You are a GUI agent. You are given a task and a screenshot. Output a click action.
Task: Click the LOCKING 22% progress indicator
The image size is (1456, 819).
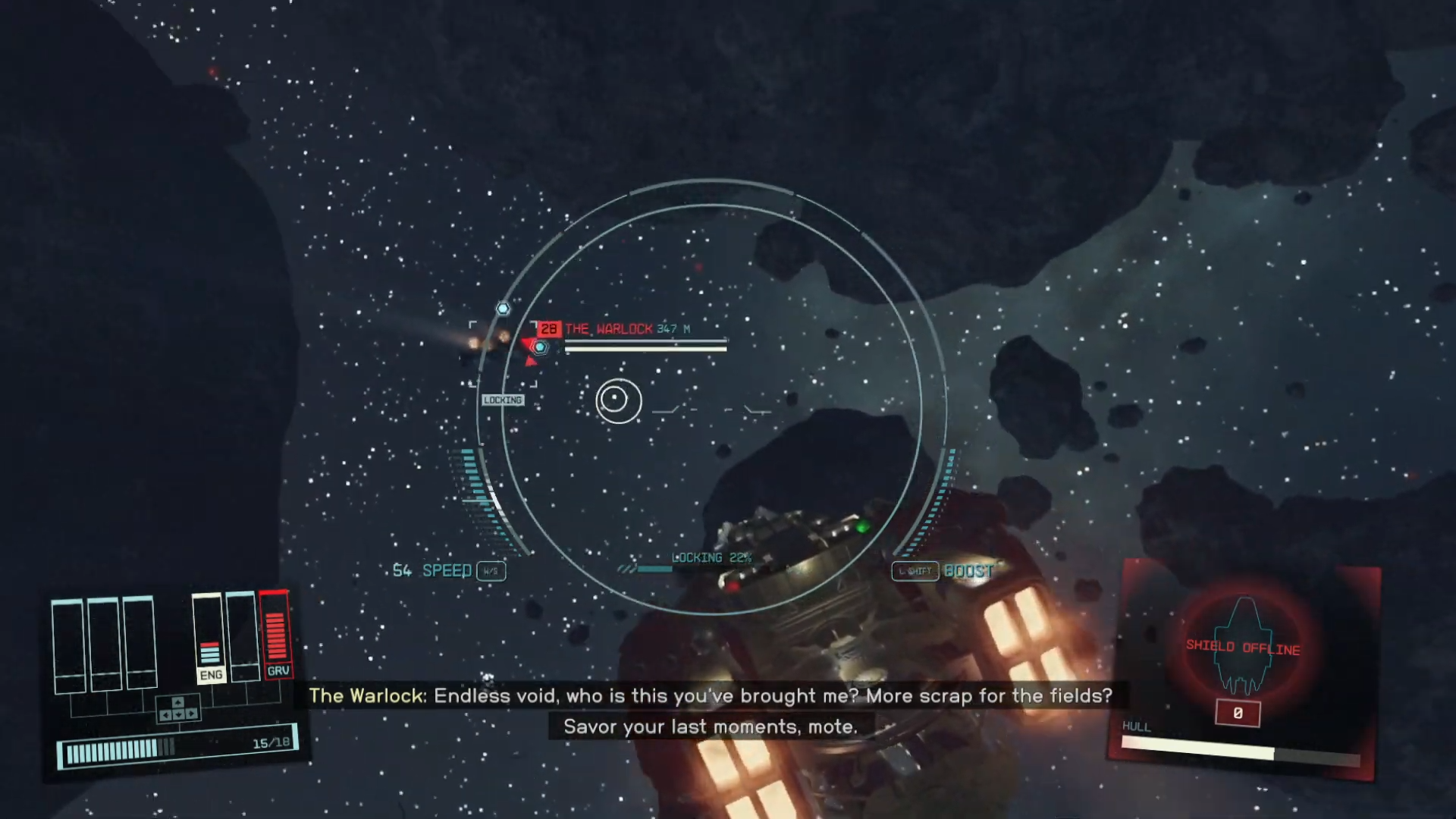click(710, 557)
